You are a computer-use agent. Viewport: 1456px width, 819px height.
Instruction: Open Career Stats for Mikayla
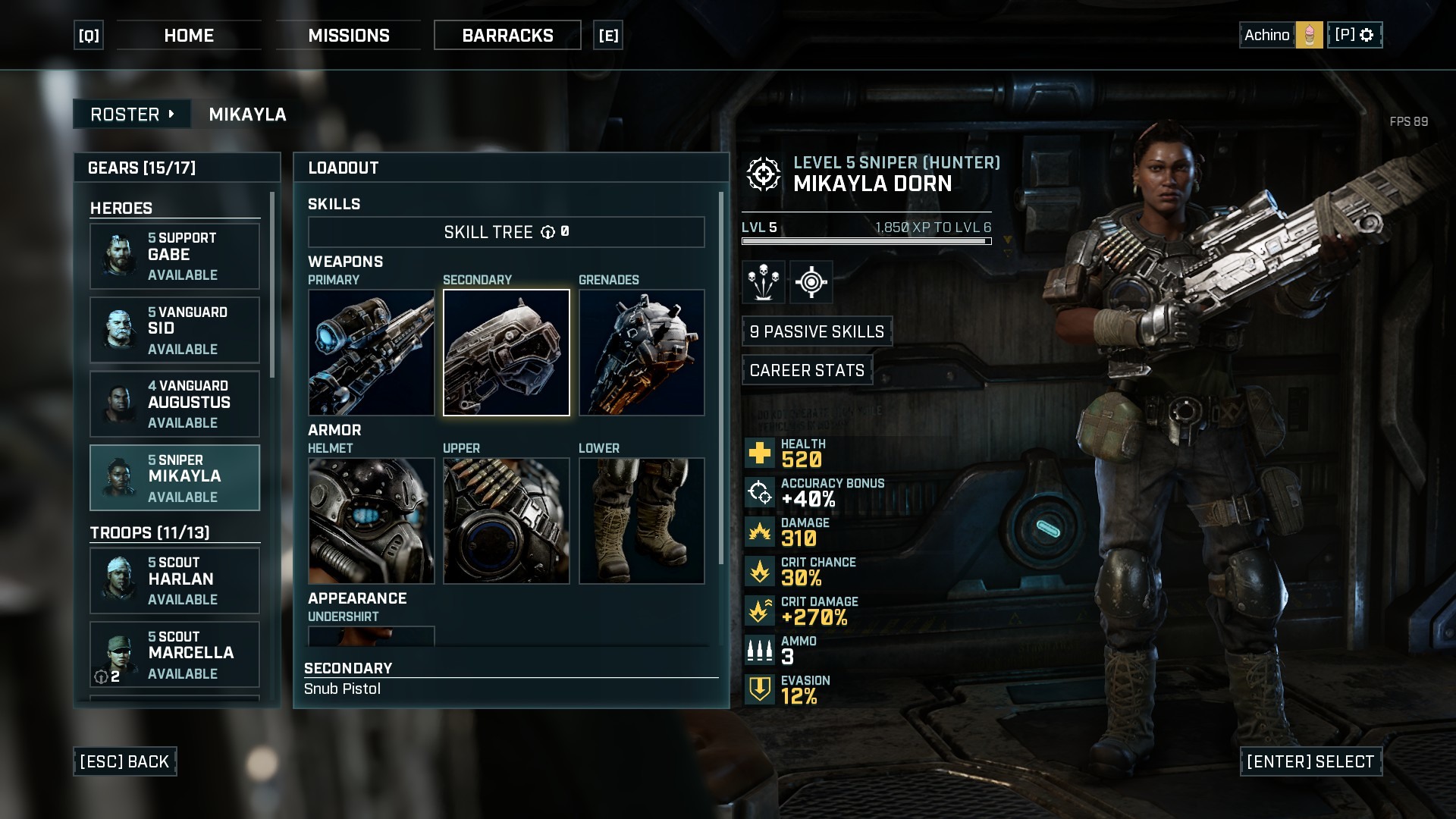tap(807, 370)
